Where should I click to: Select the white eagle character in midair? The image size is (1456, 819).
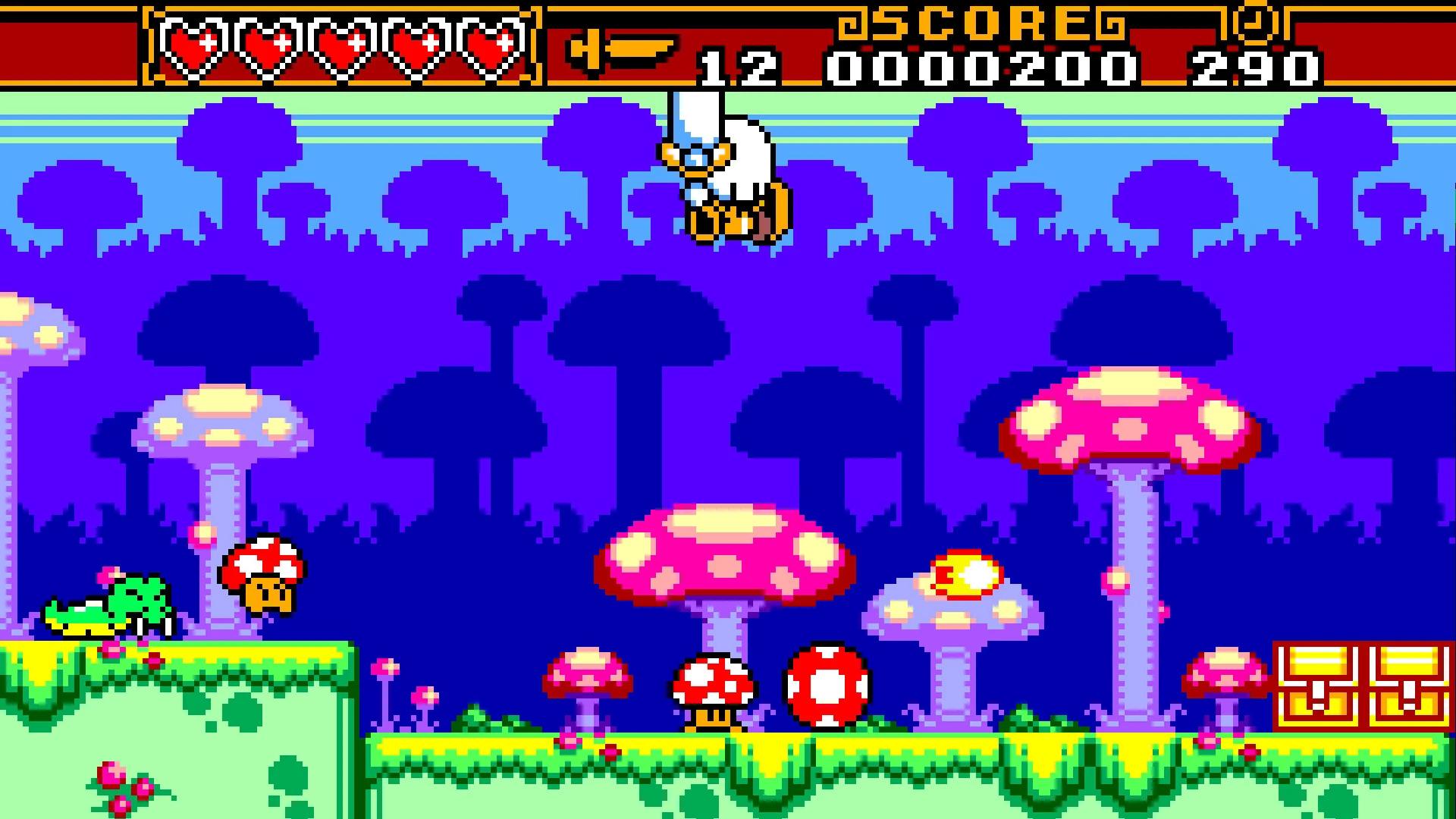(728, 174)
